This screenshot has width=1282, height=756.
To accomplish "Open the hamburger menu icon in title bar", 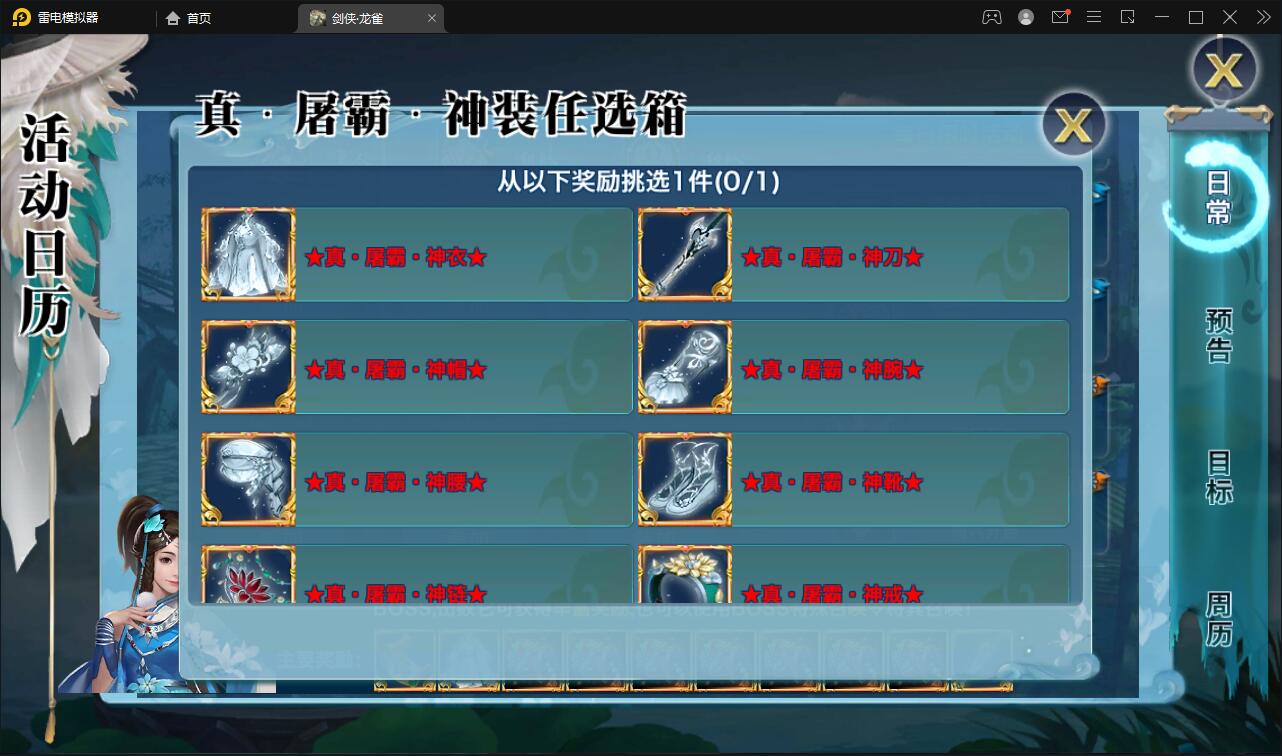I will click(1094, 17).
